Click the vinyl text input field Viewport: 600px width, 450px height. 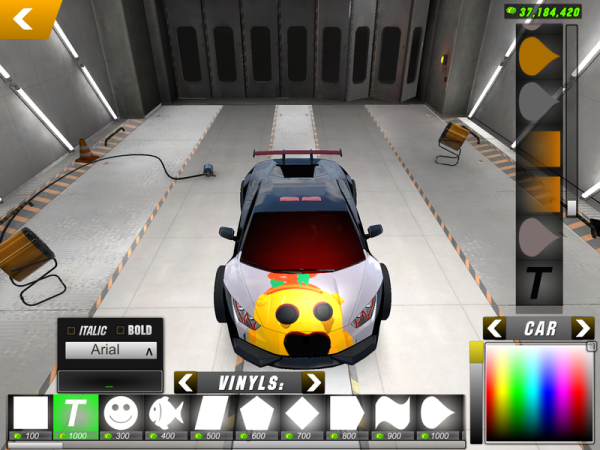click(110, 381)
